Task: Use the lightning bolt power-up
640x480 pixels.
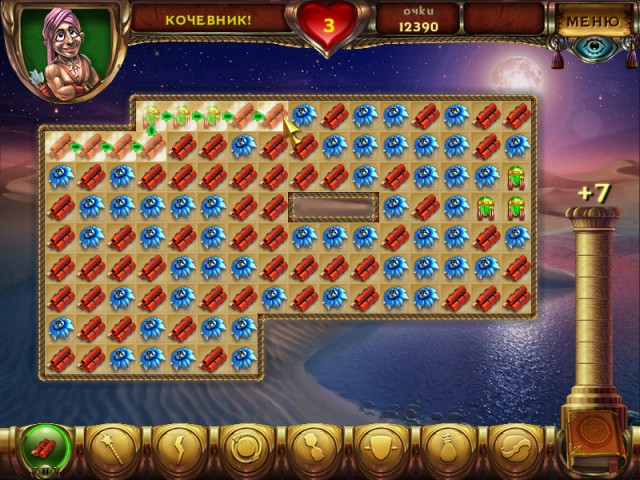Action: 177,447
